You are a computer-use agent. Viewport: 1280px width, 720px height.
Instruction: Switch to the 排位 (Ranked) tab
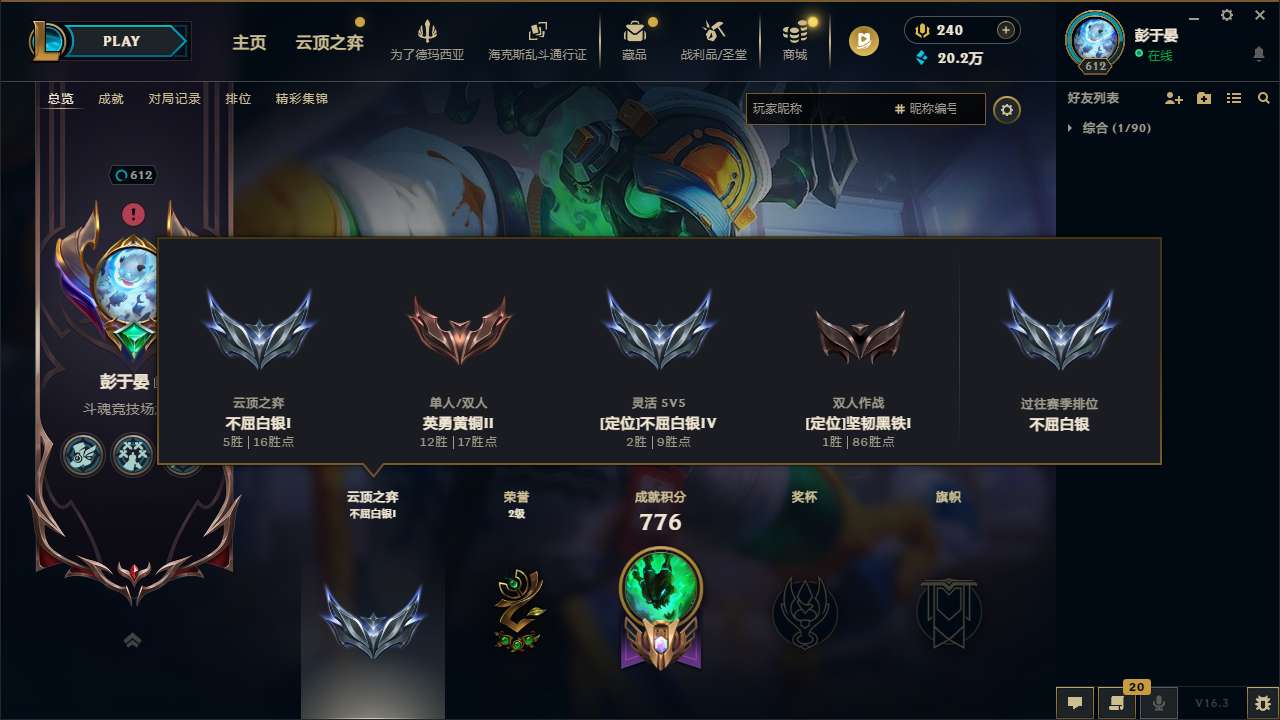coord(238,99)
